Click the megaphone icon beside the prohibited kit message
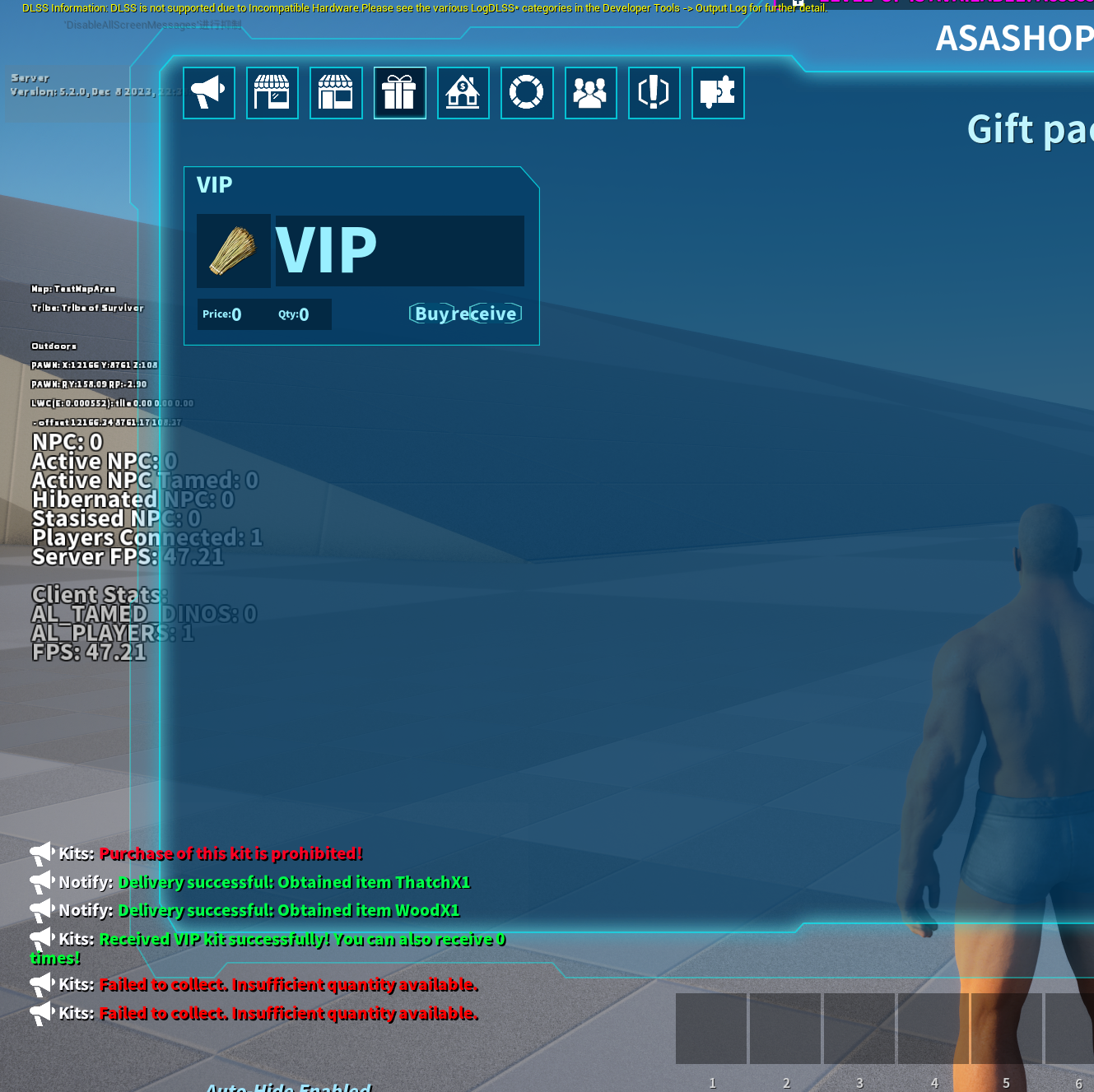The height and width of the screenshot is (1092, 1094). click(40, 853)
